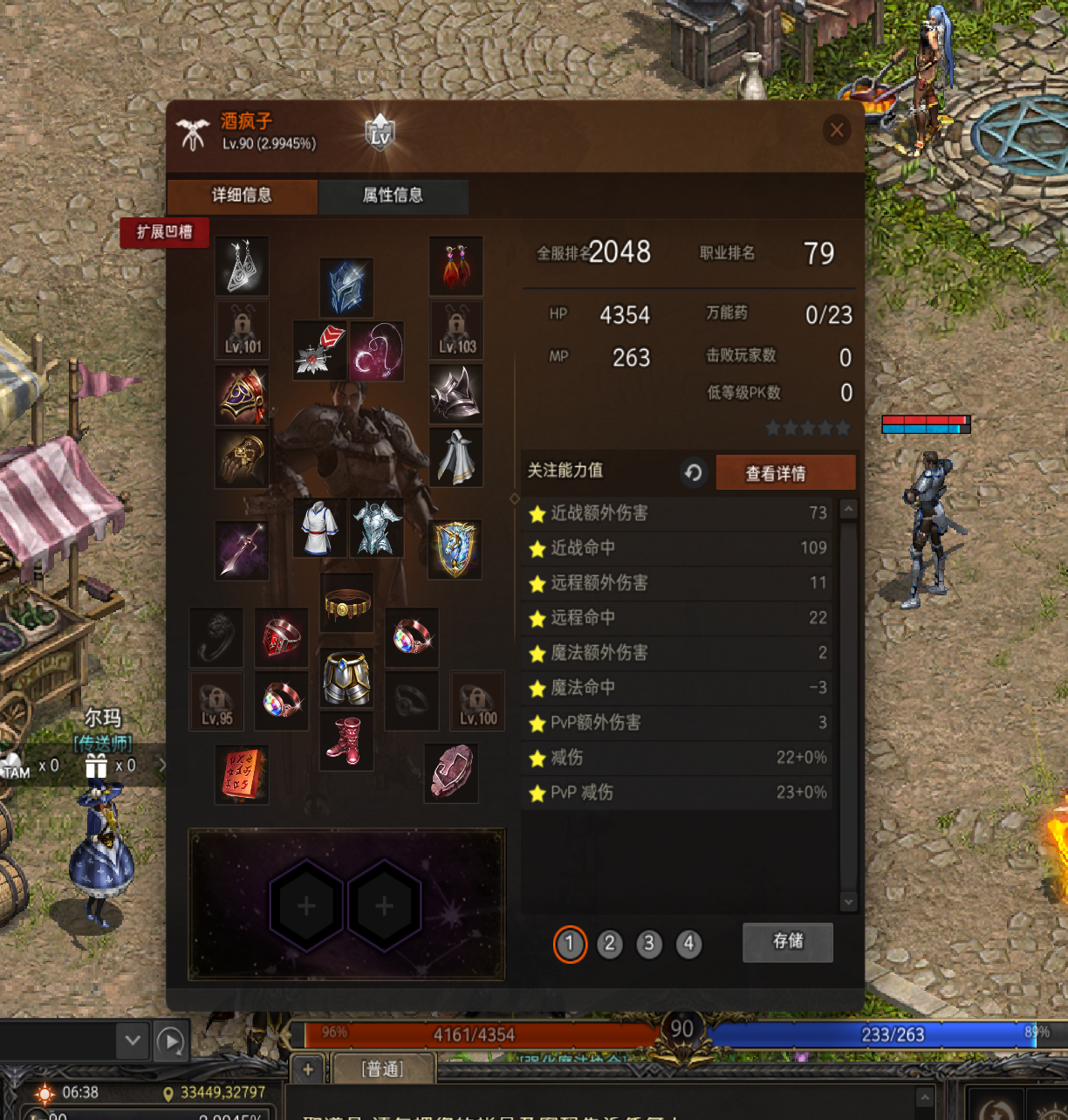Image resolution: width=1068 pixels, height=1120 pixels.
Task: Choose preset number 4
Action: click(688, 944)
